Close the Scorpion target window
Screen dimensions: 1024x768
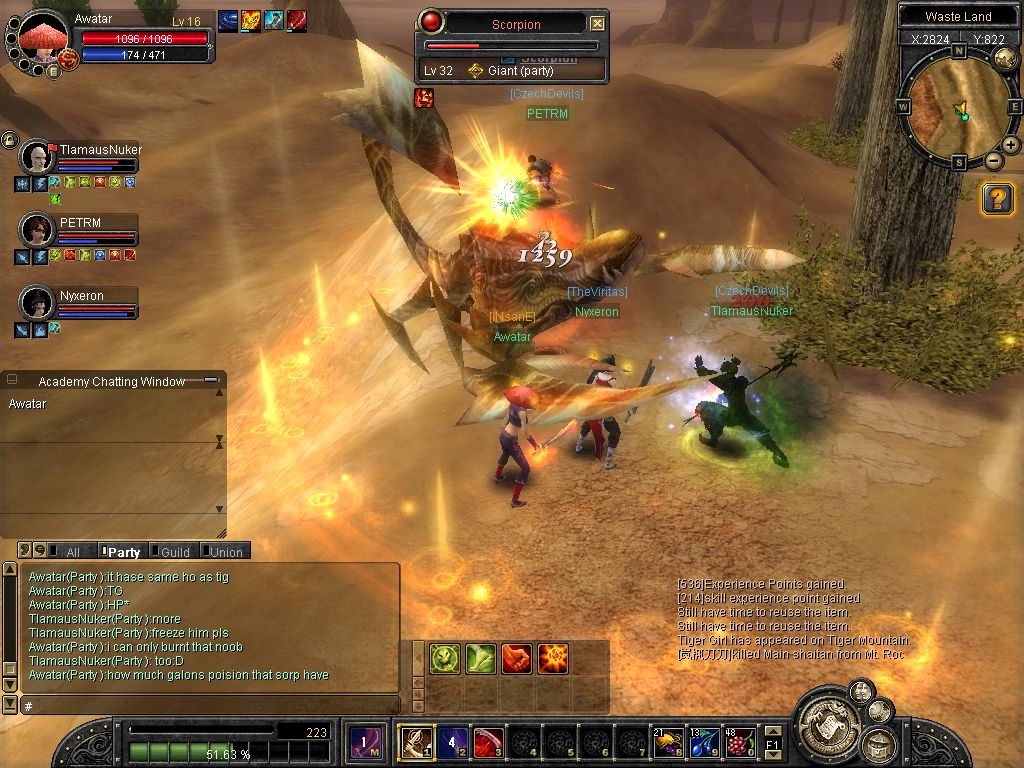pyautogui.click(x=597, y=24)
